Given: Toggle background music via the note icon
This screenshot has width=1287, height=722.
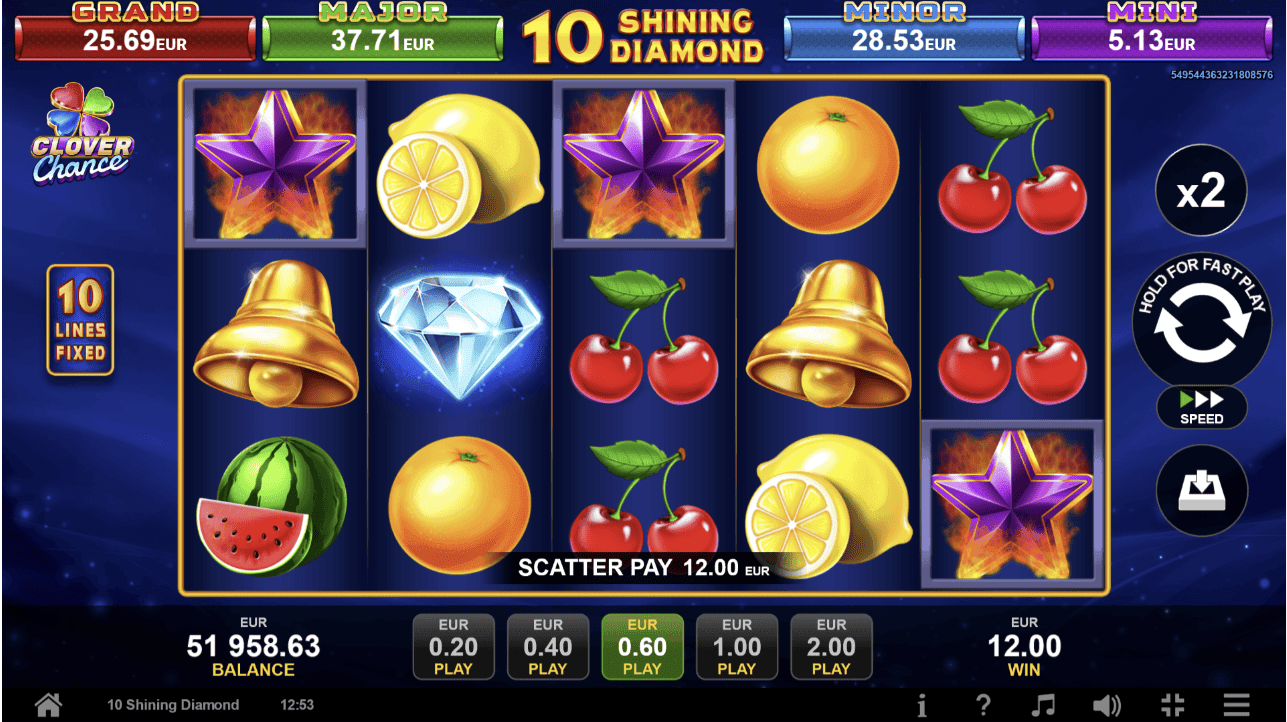Looking at the screenshot, I should click(1046, 704).
